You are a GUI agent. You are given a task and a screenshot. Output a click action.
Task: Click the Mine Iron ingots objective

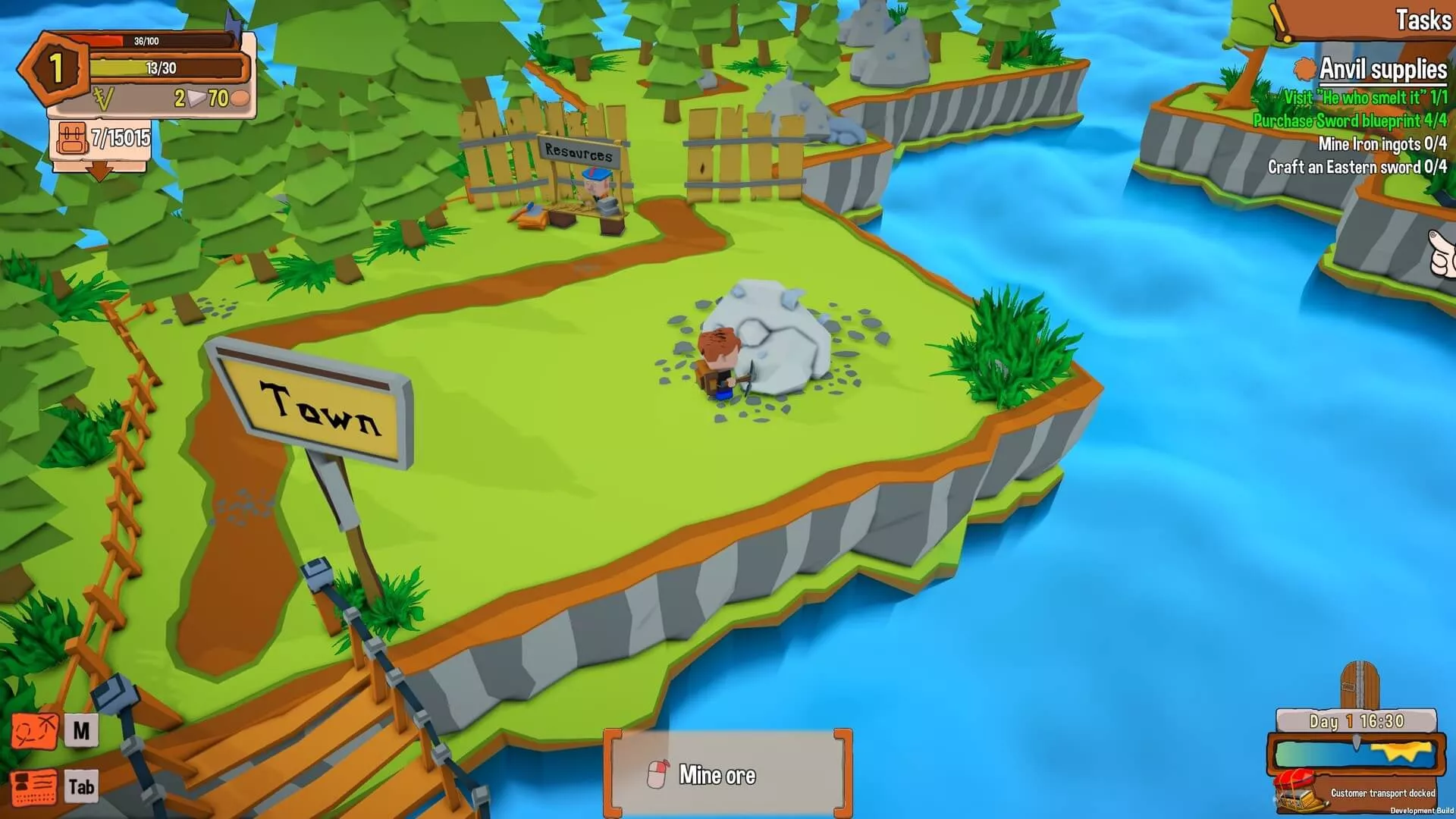tap(1382, 144)
